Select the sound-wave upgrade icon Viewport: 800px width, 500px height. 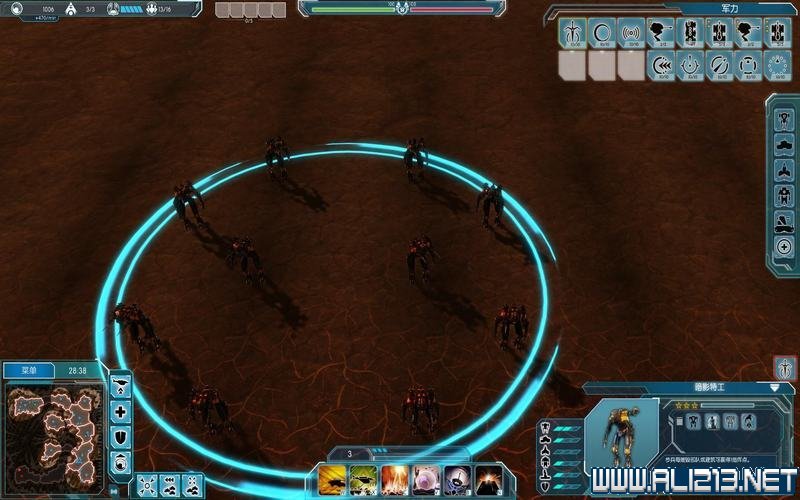tap(631, 33)
